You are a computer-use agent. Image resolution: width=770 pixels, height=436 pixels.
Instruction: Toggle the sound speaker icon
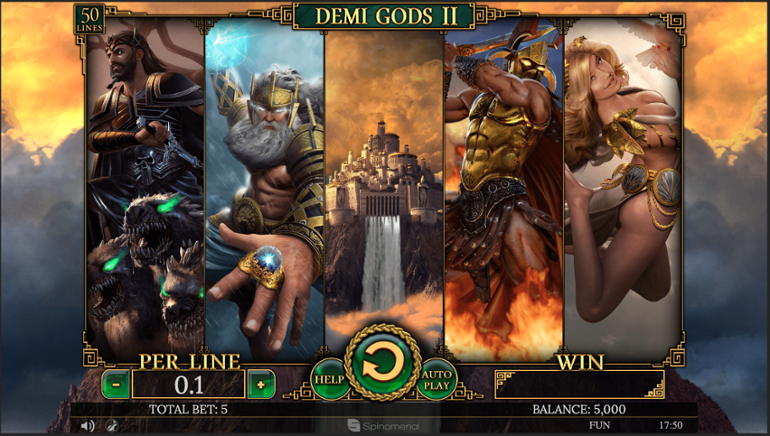click(x=87, y=426)
